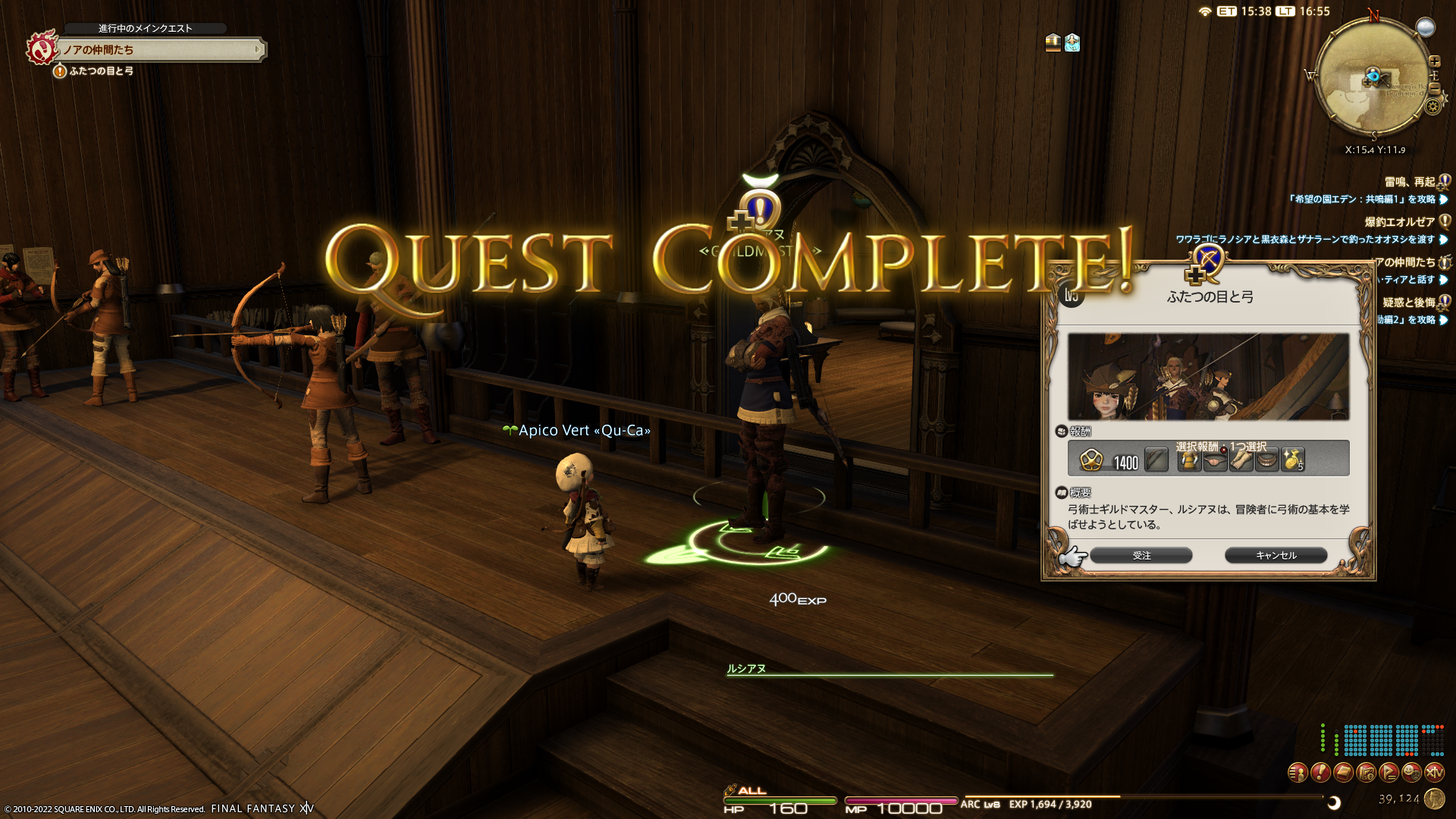Zoom in the minimap with plus button
The height and width of the screenshot is (819, 1456).
click(x=1434, y=61)
